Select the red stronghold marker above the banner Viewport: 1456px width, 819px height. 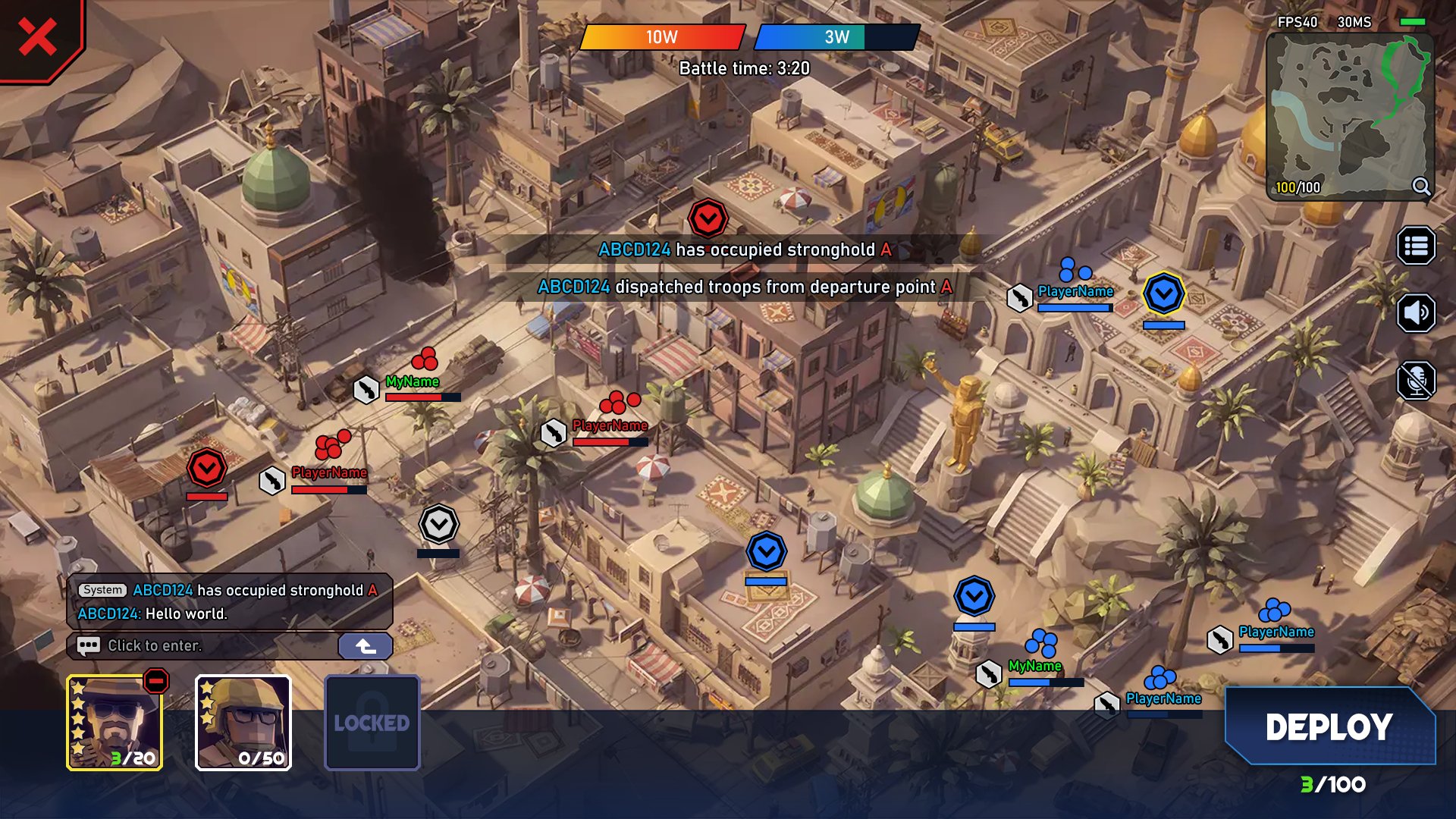click(x=708, y=219)
